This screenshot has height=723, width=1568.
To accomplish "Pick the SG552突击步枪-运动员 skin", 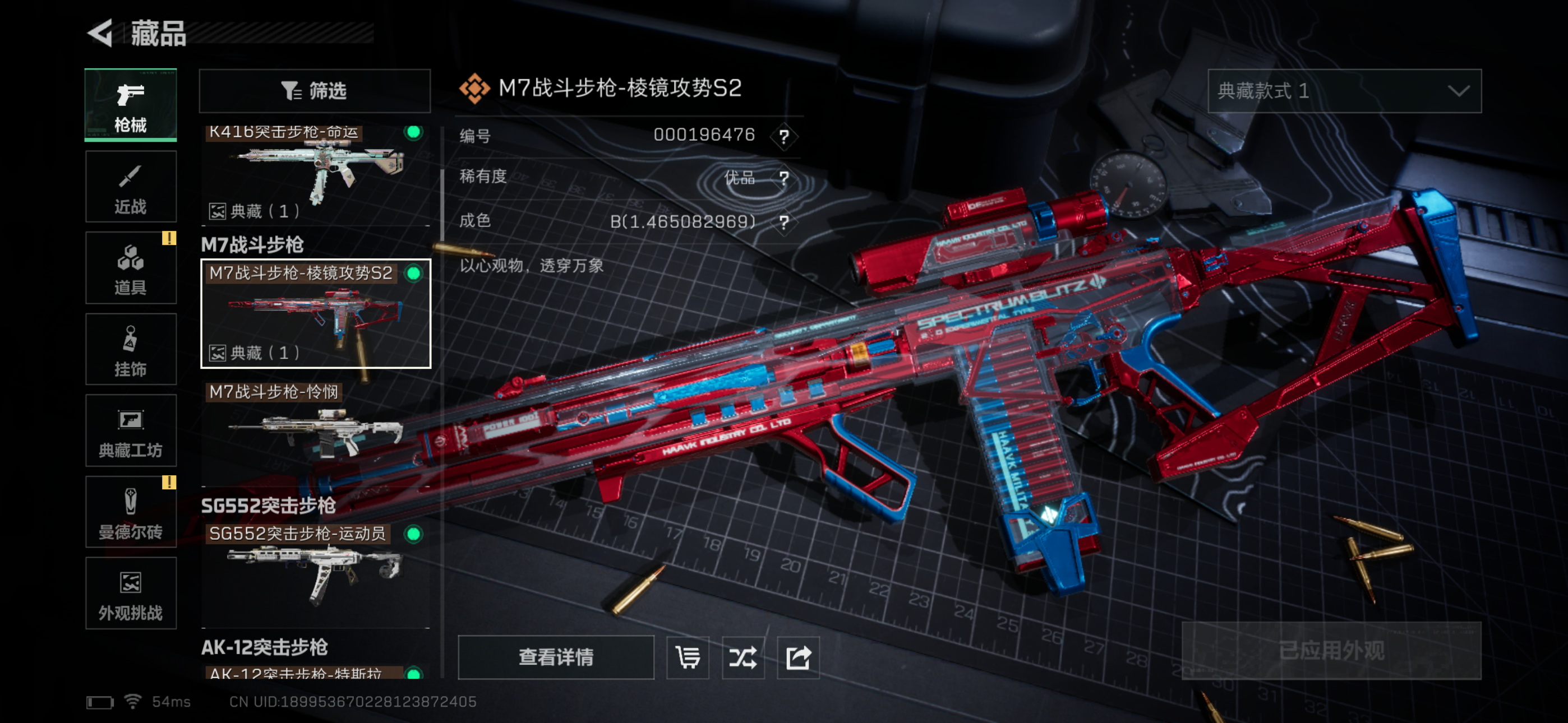I will coord(315,572).
